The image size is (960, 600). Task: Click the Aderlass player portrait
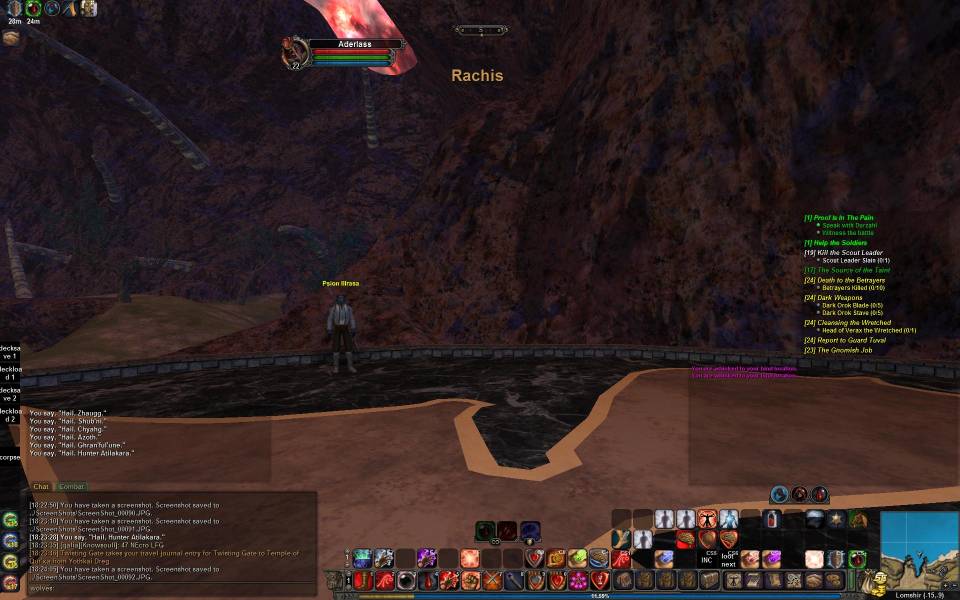(294, 53)
